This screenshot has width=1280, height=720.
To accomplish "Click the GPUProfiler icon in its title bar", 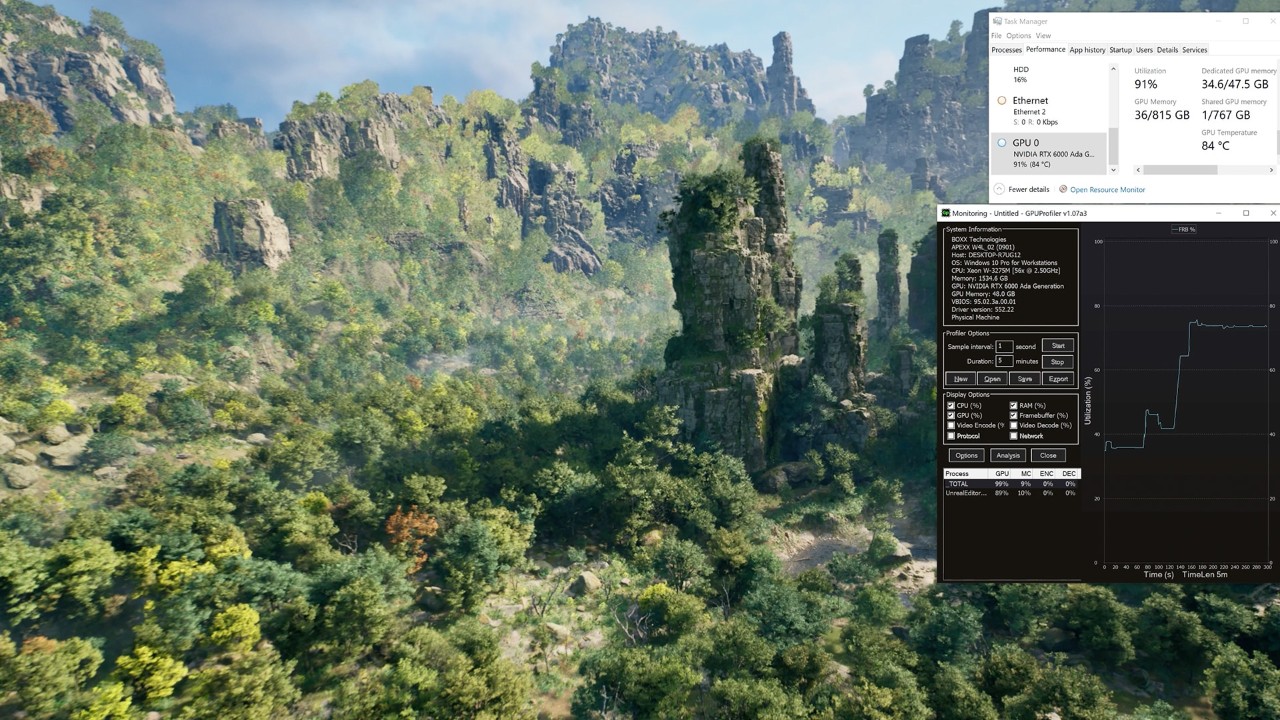I will (948, 212).
